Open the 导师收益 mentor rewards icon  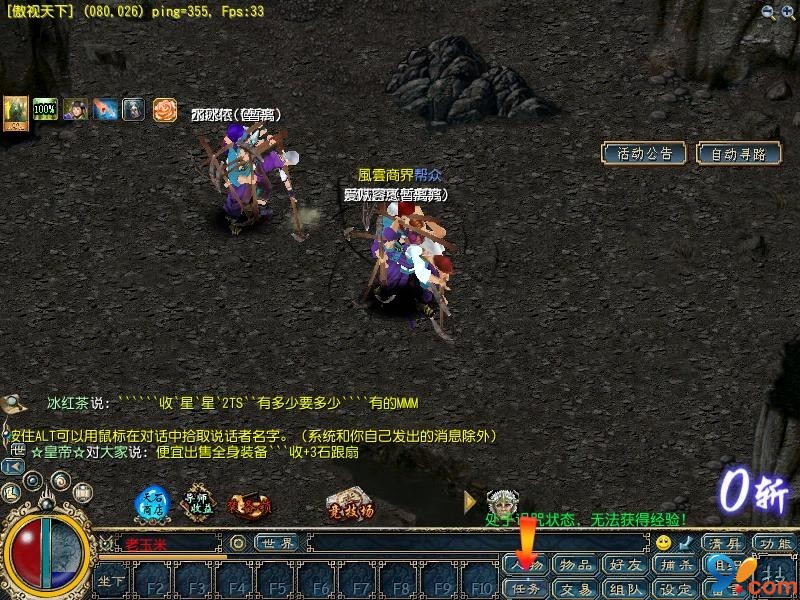click(x=198, y=505)
